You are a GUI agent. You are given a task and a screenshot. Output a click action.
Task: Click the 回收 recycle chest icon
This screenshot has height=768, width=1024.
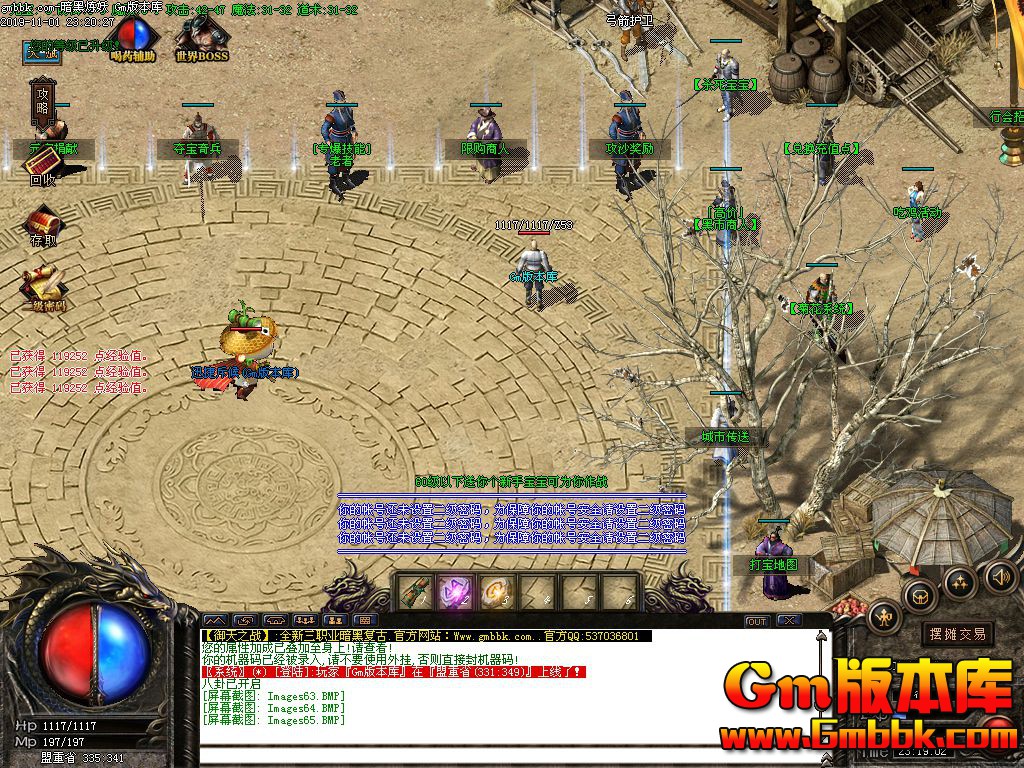pos(42,165)
